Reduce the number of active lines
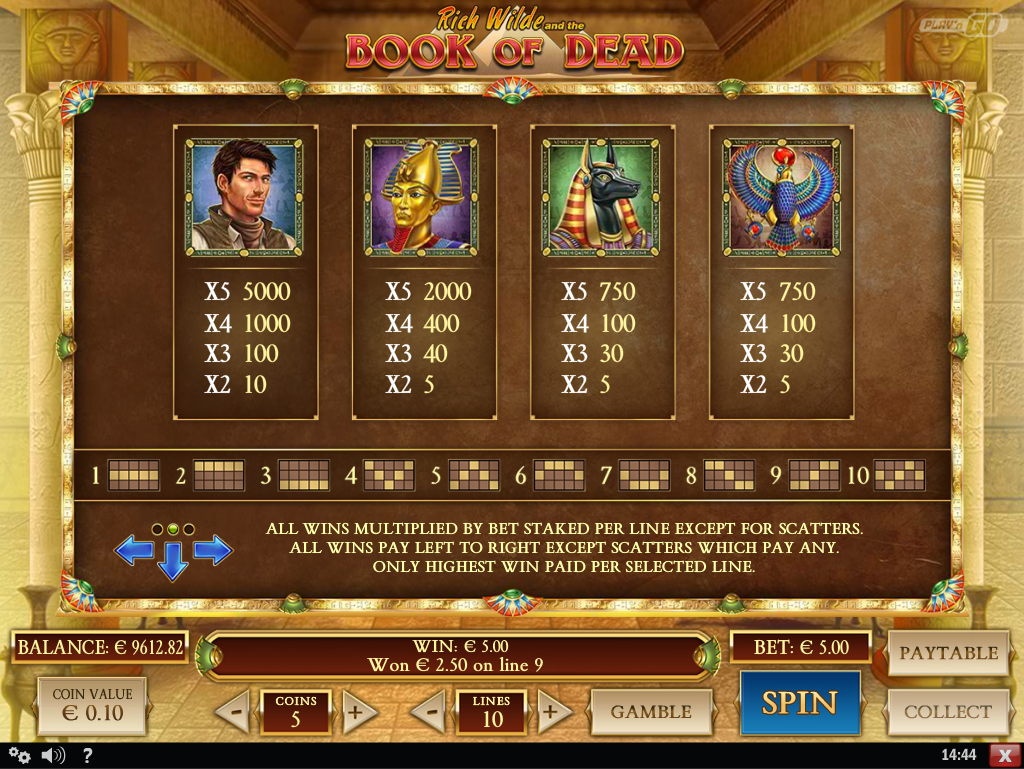Image resolution: width=1024 pixels, height=769 pixels. (x=429, y=713)
